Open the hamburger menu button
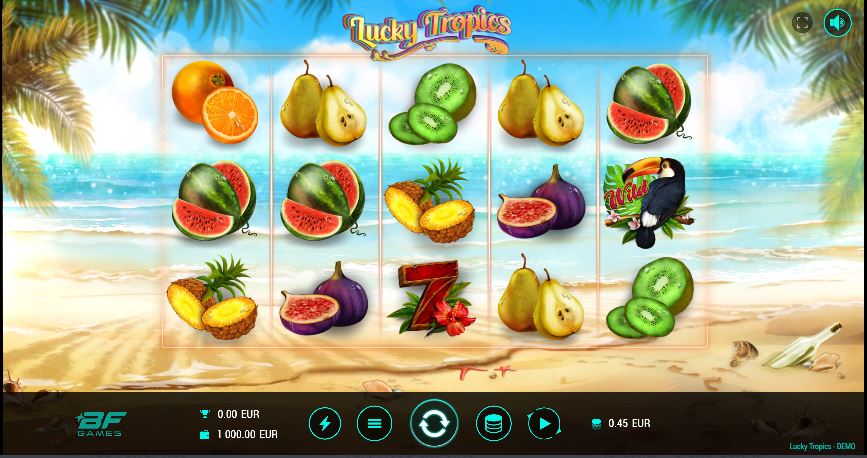 pyautogui.click(x=374, y=423)
